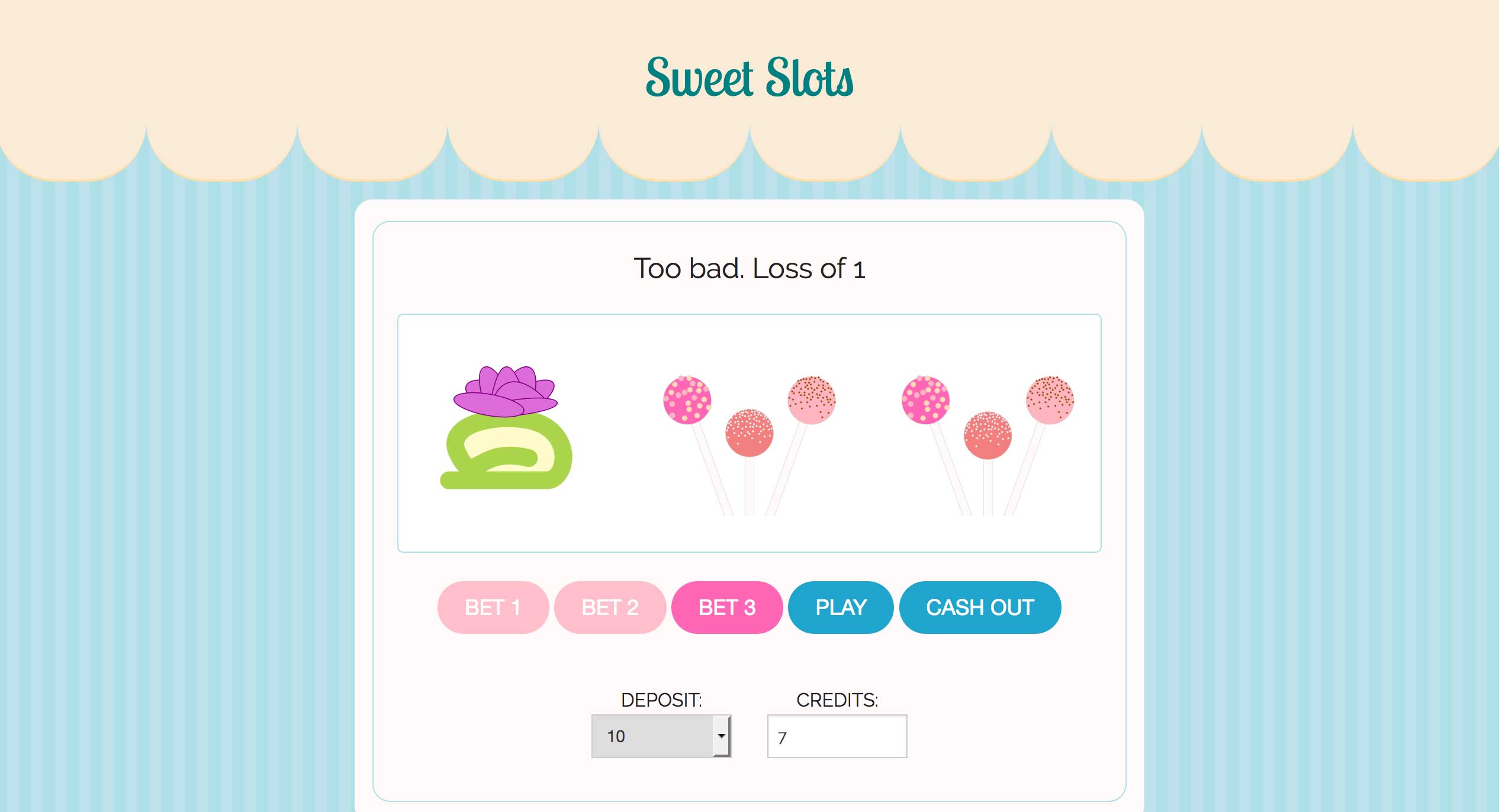Screen dimensions: 1499x812
Task: Expand deposit options showing value 10
Action: click(x=661, y=736)
